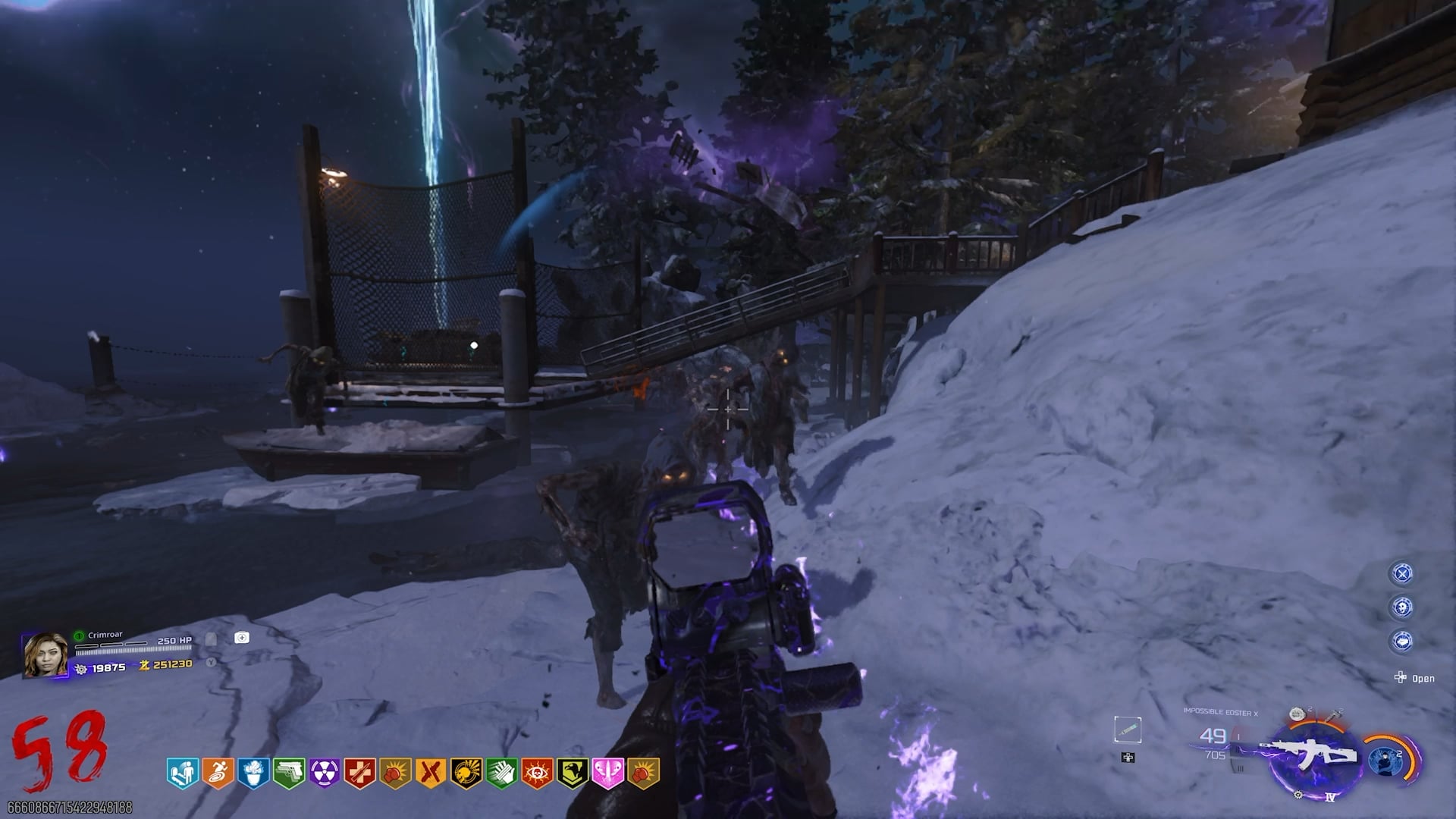Click the white medkit icon
The height and width of the screenshot is (819, 1456).
pos(241,638)
